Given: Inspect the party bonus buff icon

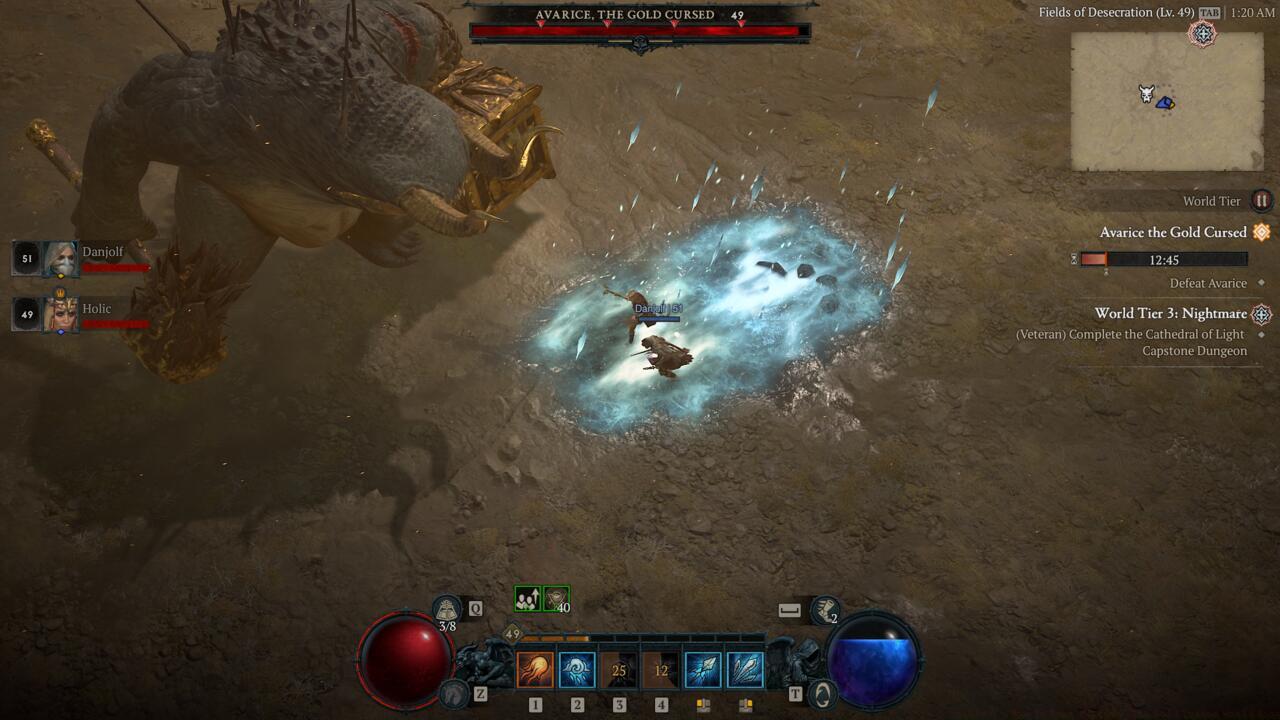Looking at the screenshot, I should point(527,599).
